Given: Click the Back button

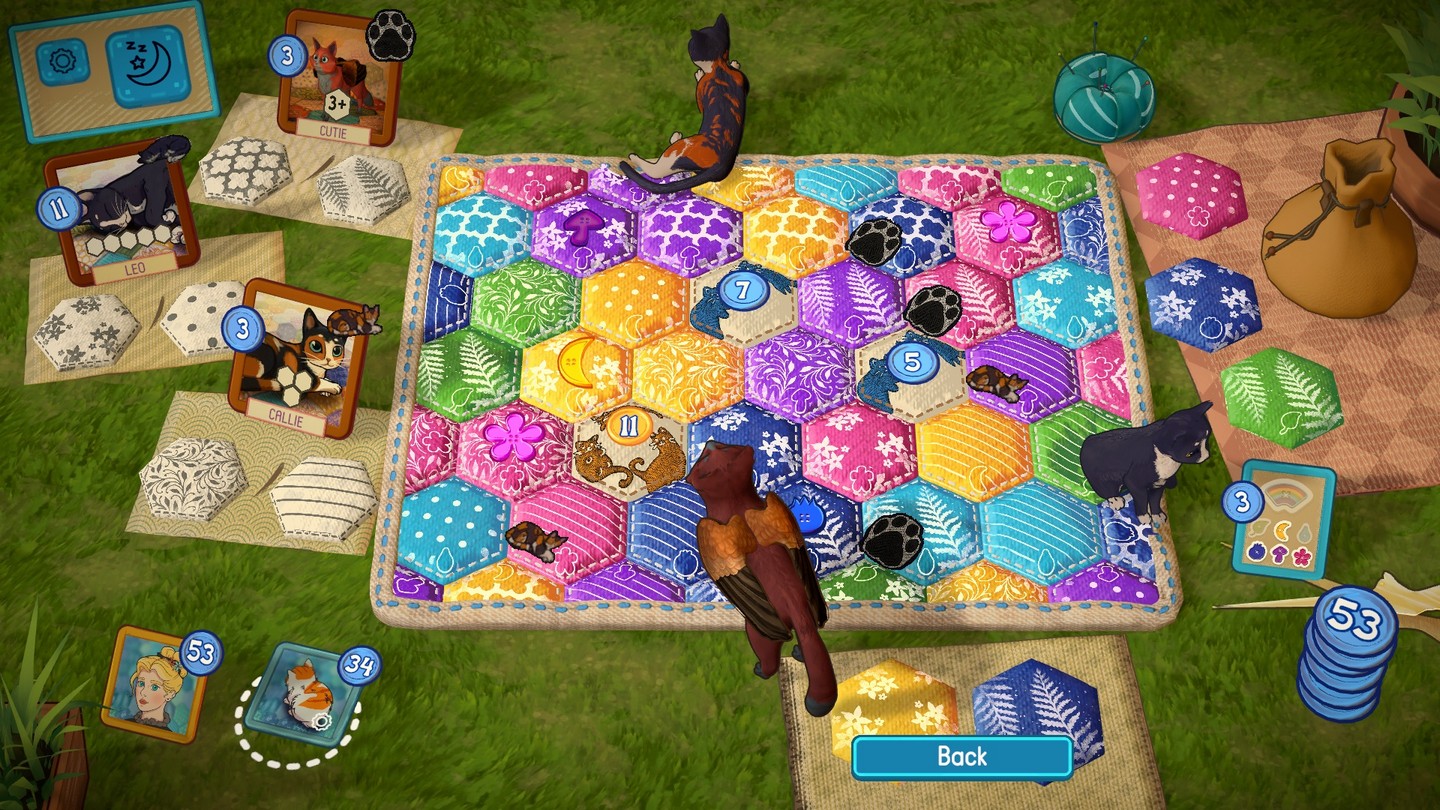Looking at the screenshot, I should click(x=961, y=757).
